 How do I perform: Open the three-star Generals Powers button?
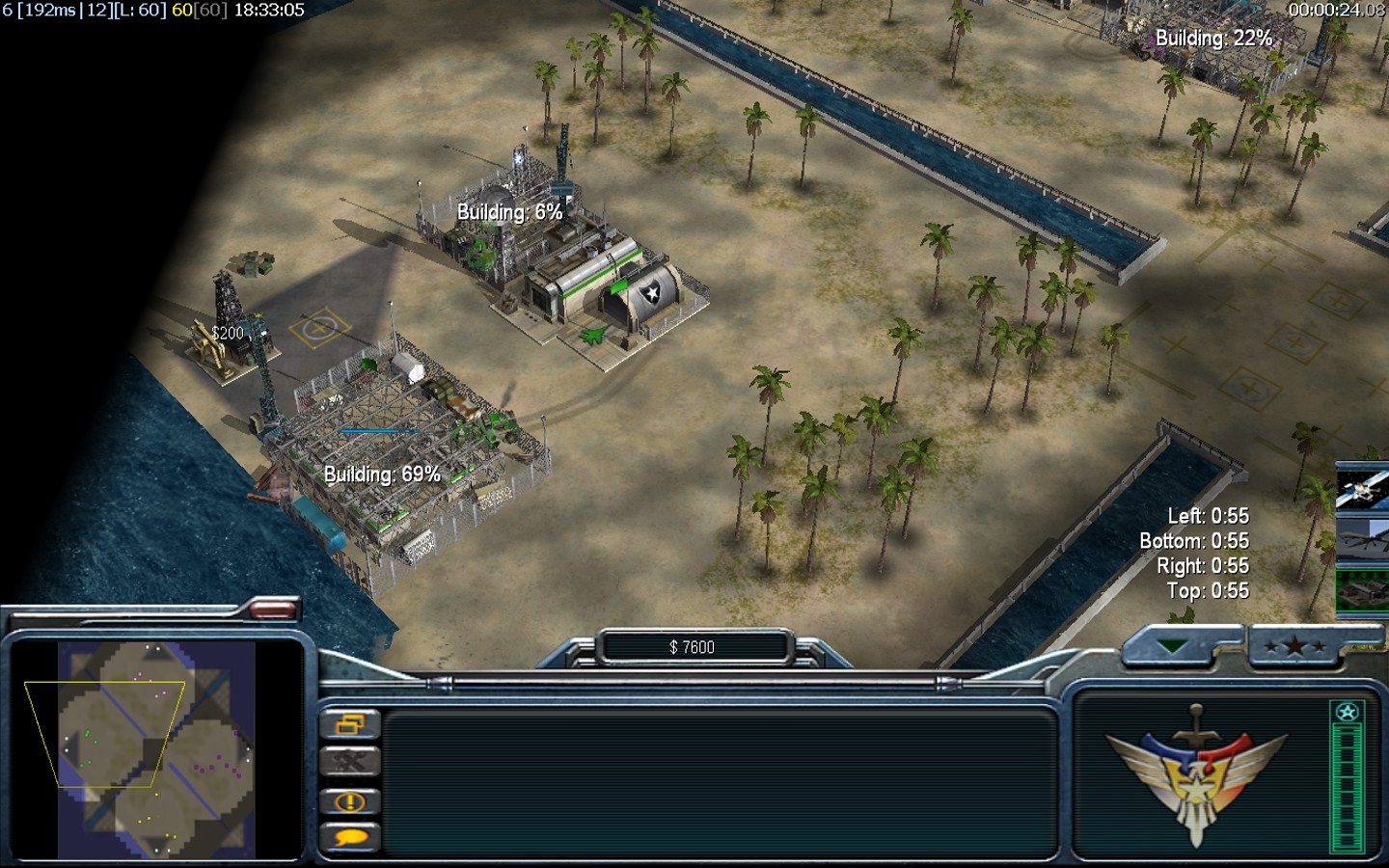point(1294,646)
